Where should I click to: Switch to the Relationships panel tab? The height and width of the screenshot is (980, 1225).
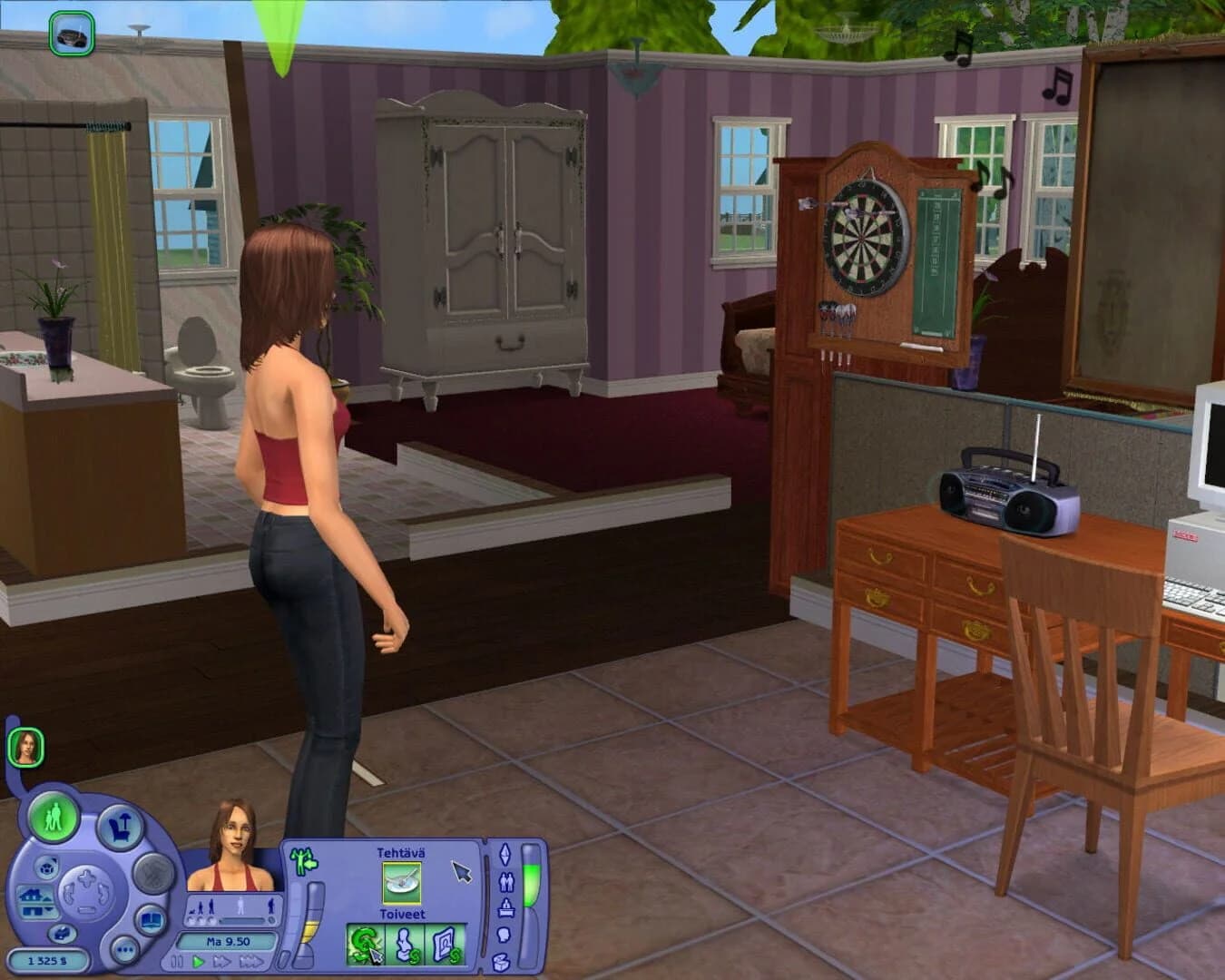[505, 882]
